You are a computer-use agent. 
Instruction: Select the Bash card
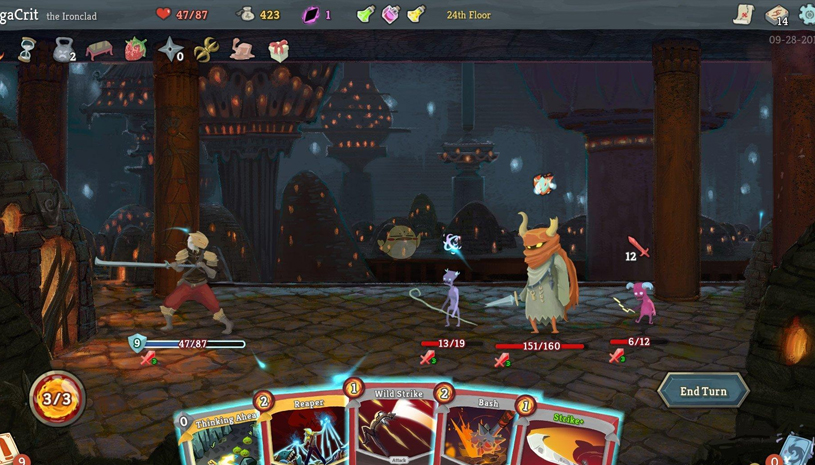point(477,430)
